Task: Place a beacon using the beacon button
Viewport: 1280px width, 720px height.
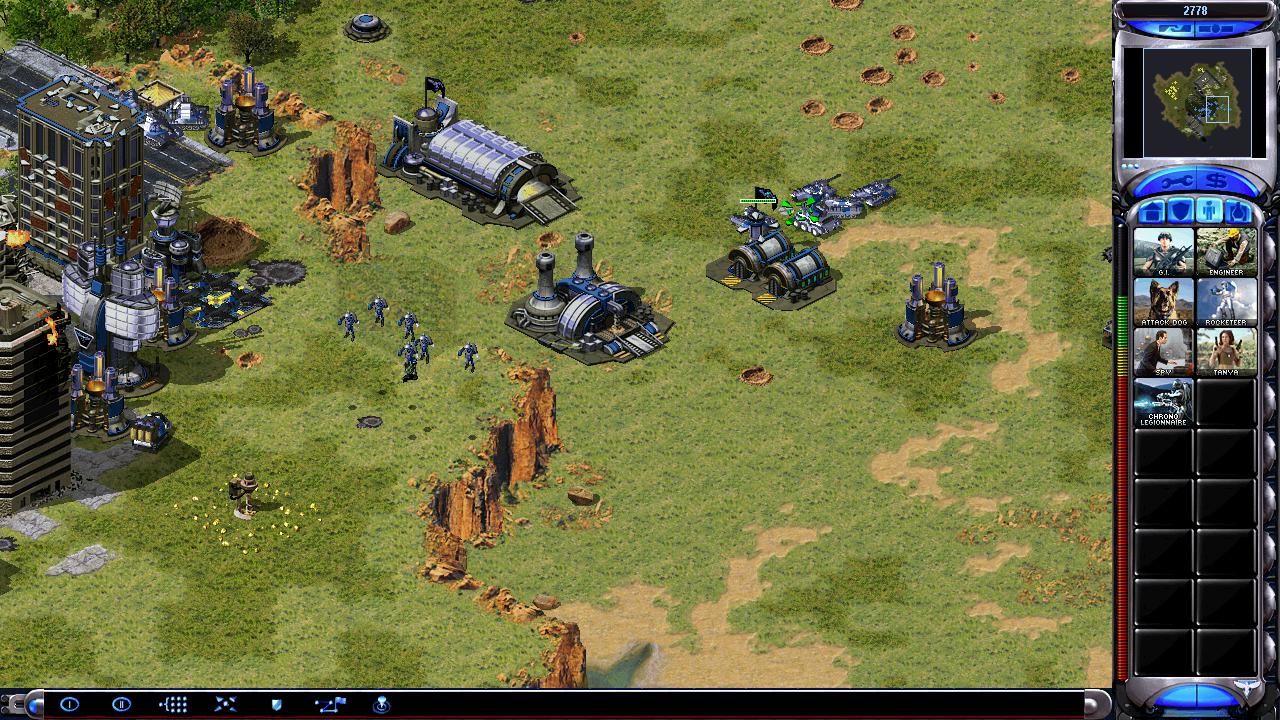Action: point(381,704)
